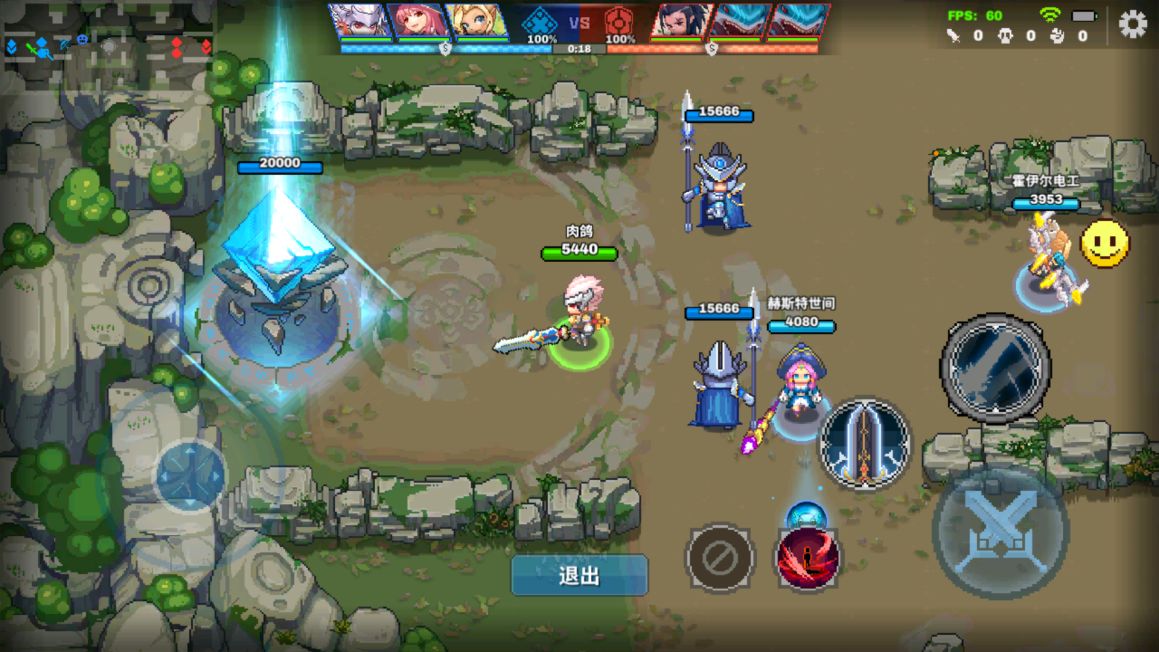Activate the glowing greatsword skill

coord(865,443)
